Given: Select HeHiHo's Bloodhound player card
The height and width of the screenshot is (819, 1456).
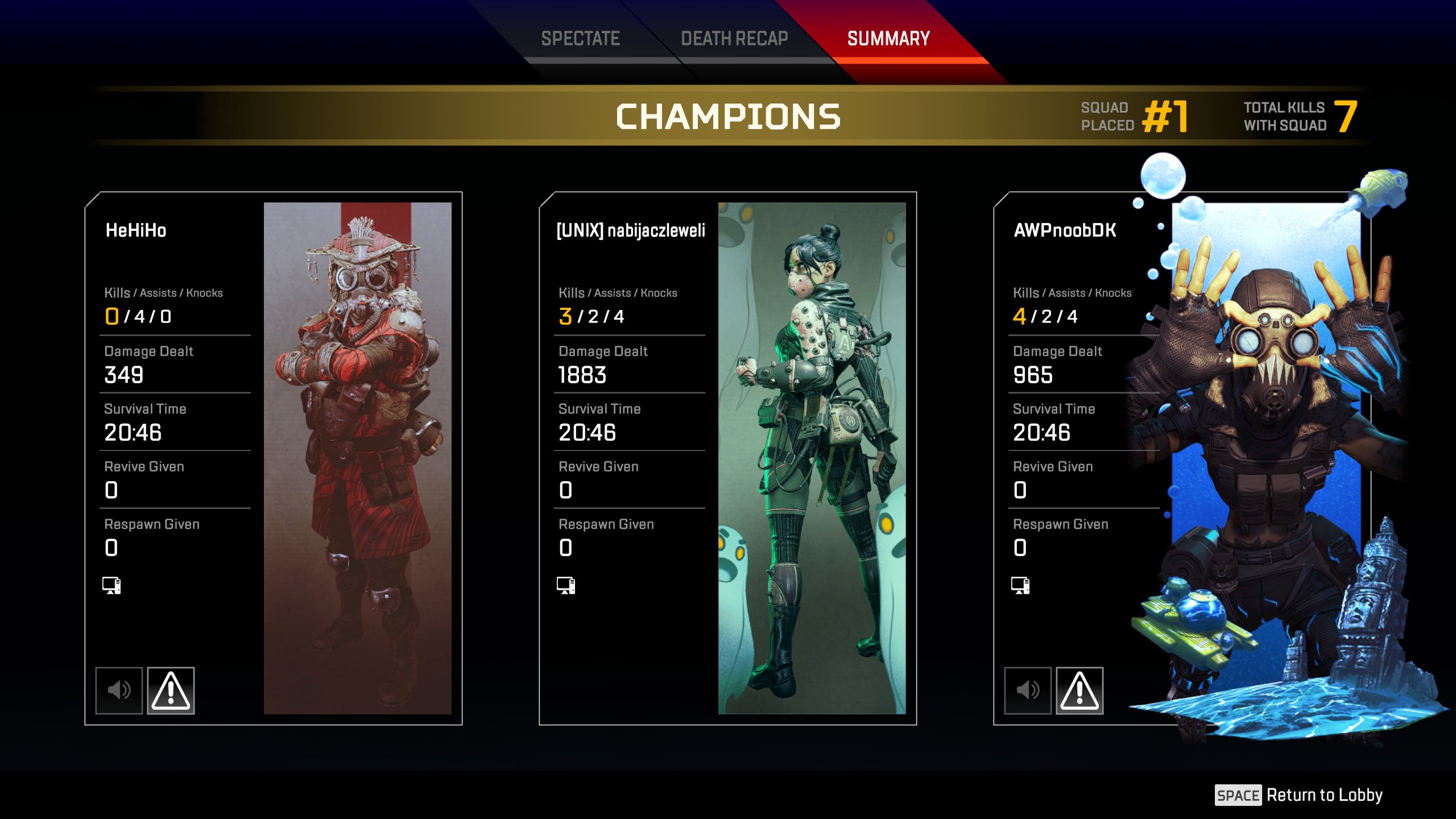Looking at the screenshot, I should 357,458.
